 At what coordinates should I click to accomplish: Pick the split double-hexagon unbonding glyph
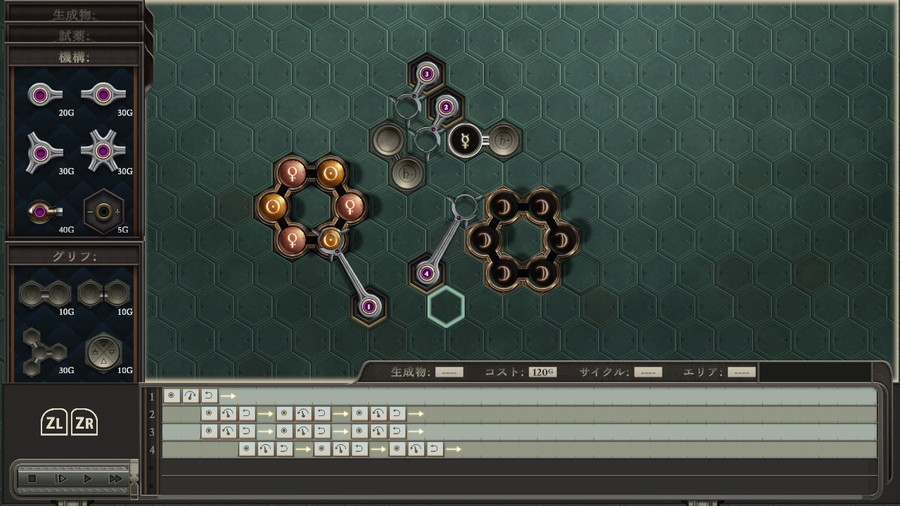click(x=103, y=293)
